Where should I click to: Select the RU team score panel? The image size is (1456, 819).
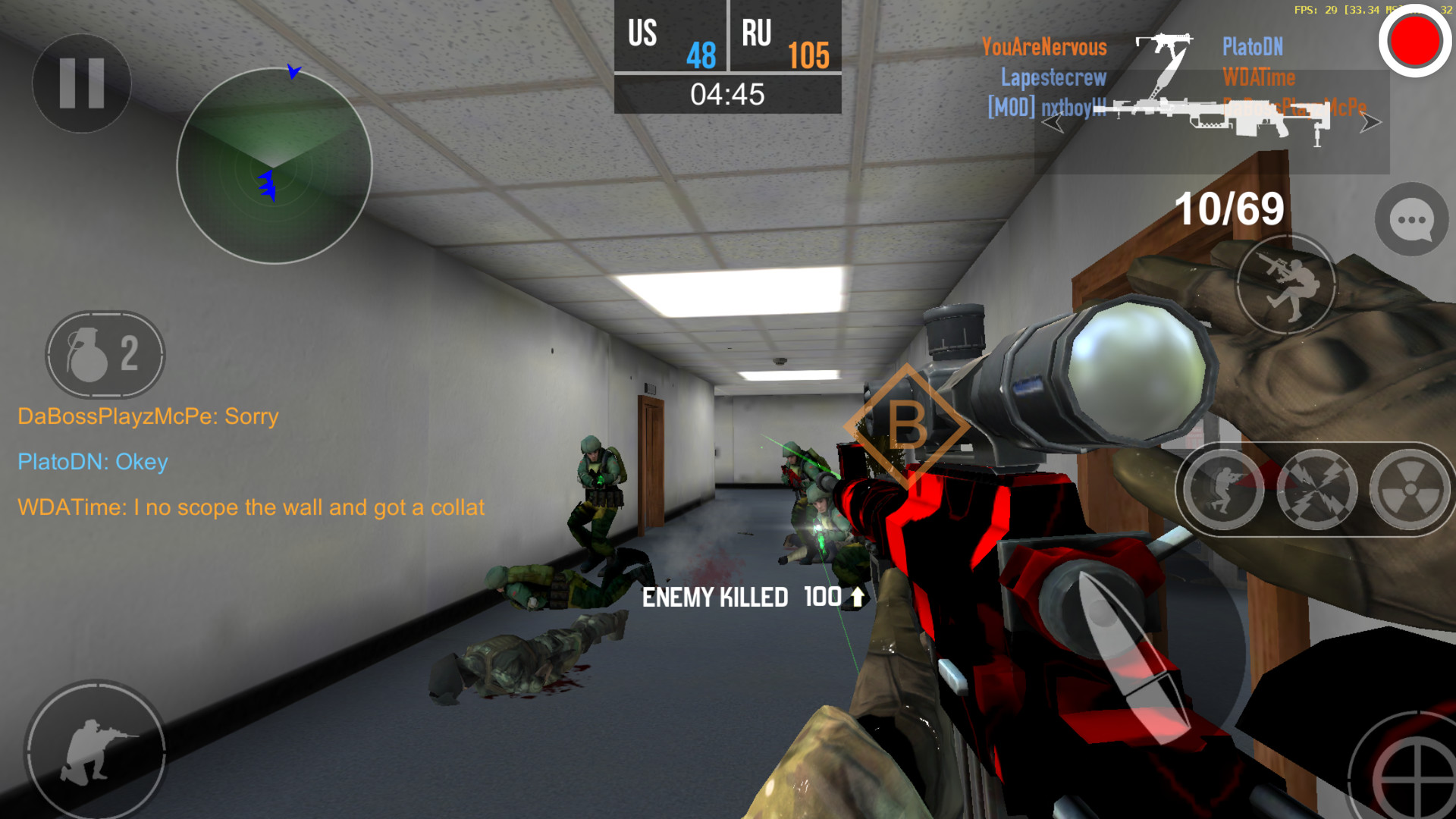coord(785,36)
